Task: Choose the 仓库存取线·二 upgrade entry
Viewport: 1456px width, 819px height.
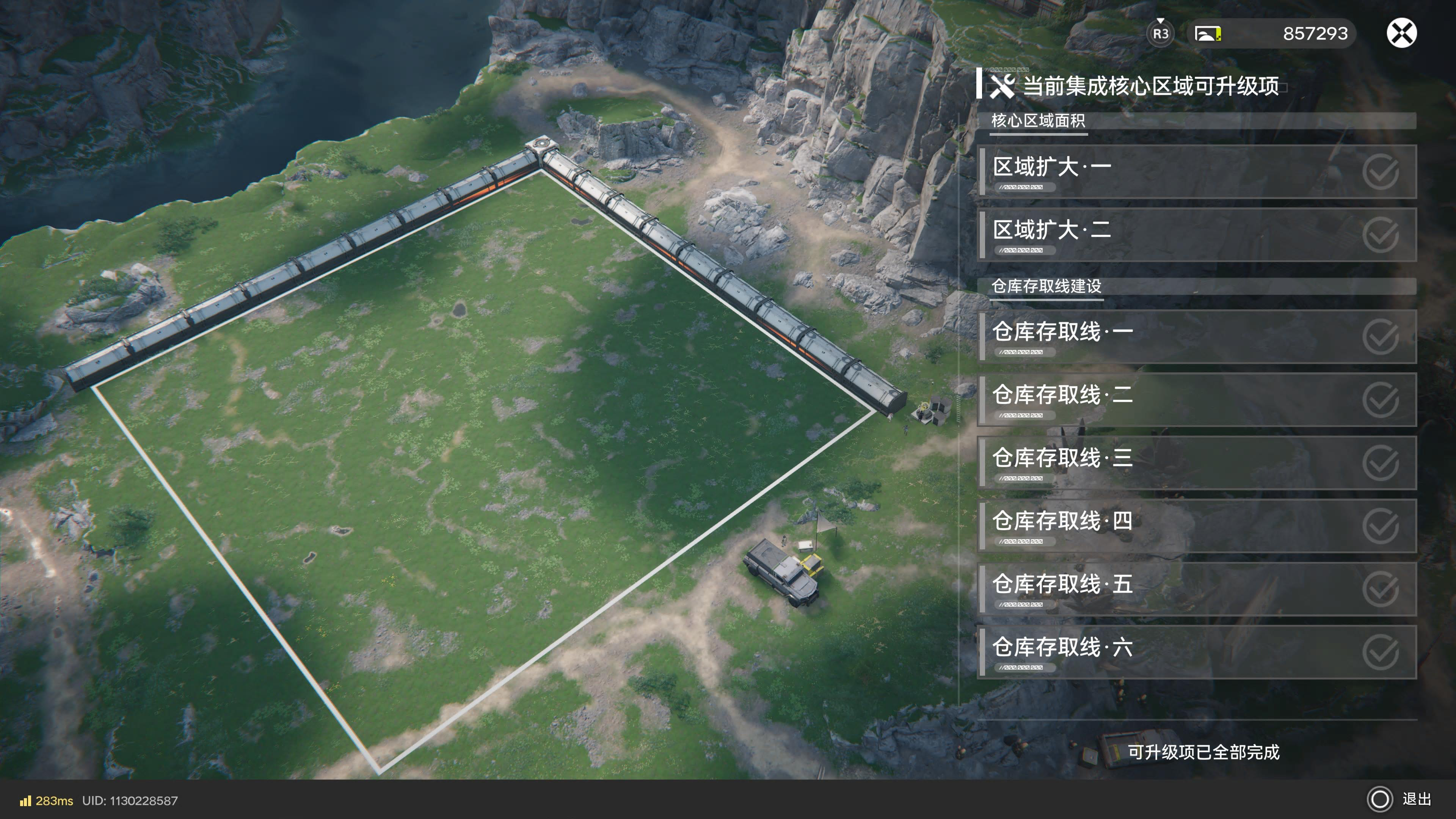Action: [x=1197, y=400]
